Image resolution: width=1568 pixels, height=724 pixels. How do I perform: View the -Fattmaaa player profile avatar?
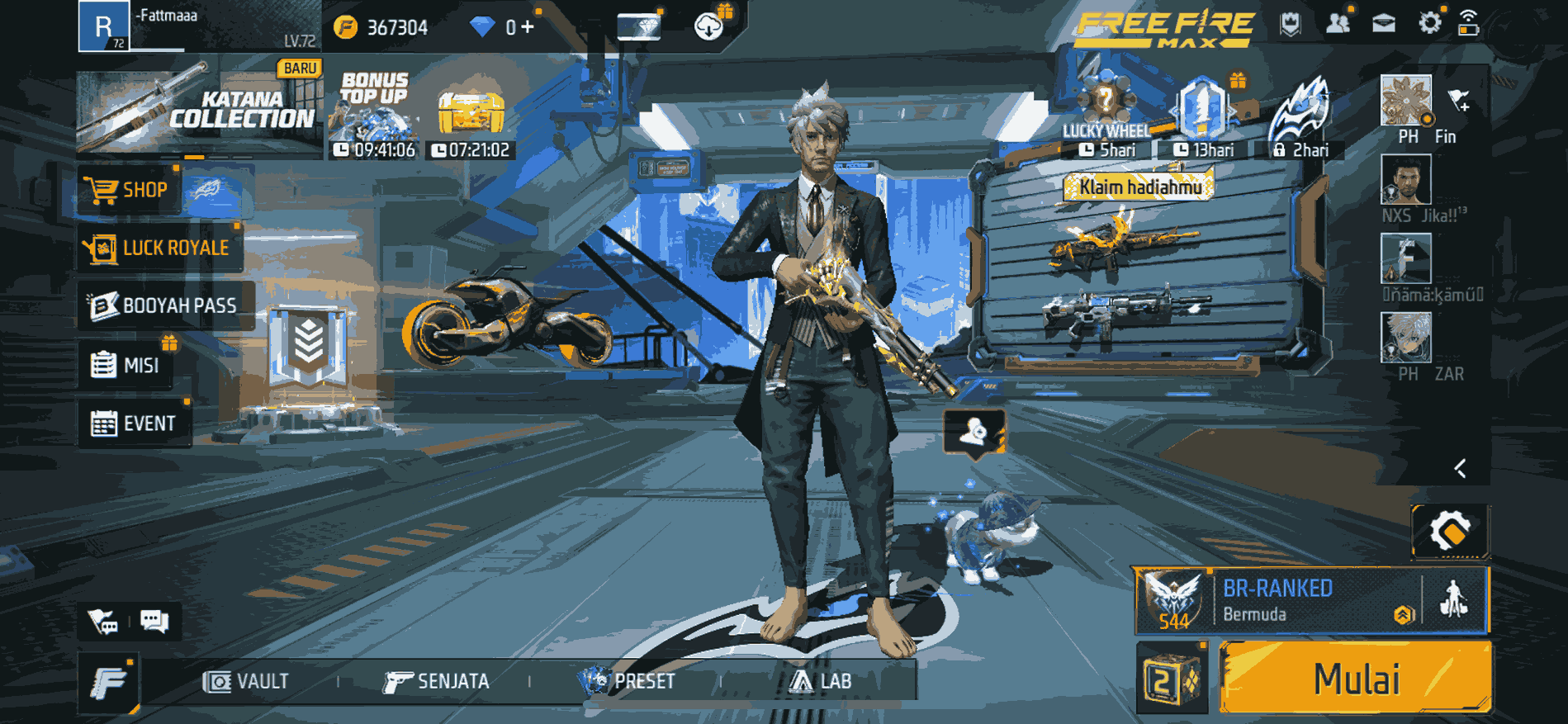tap(103, 26)
